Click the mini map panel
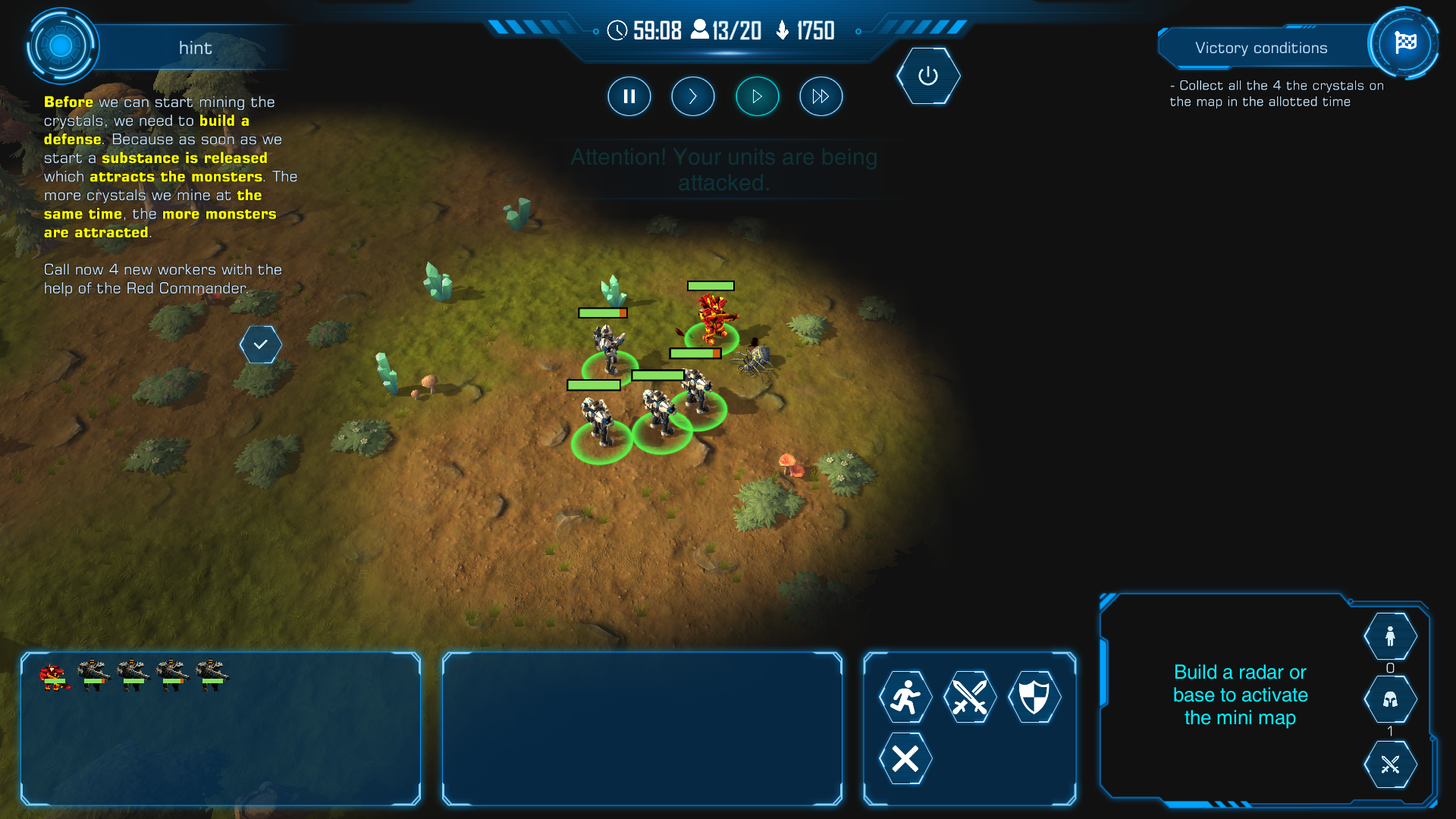Screen dimensions: 1456x819 click(1239, 695)
